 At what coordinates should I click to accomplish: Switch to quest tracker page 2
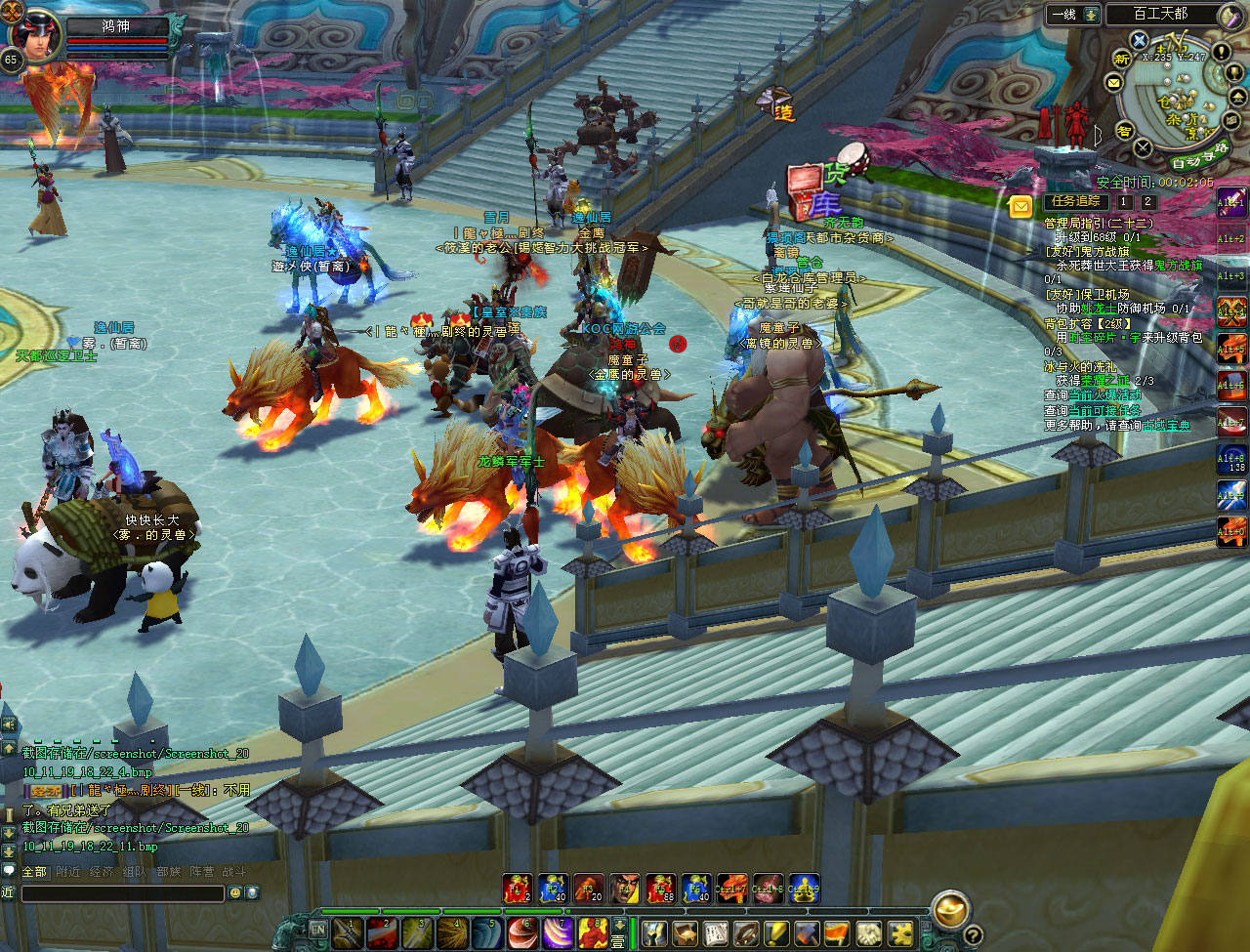click(x=1148, y=202)
